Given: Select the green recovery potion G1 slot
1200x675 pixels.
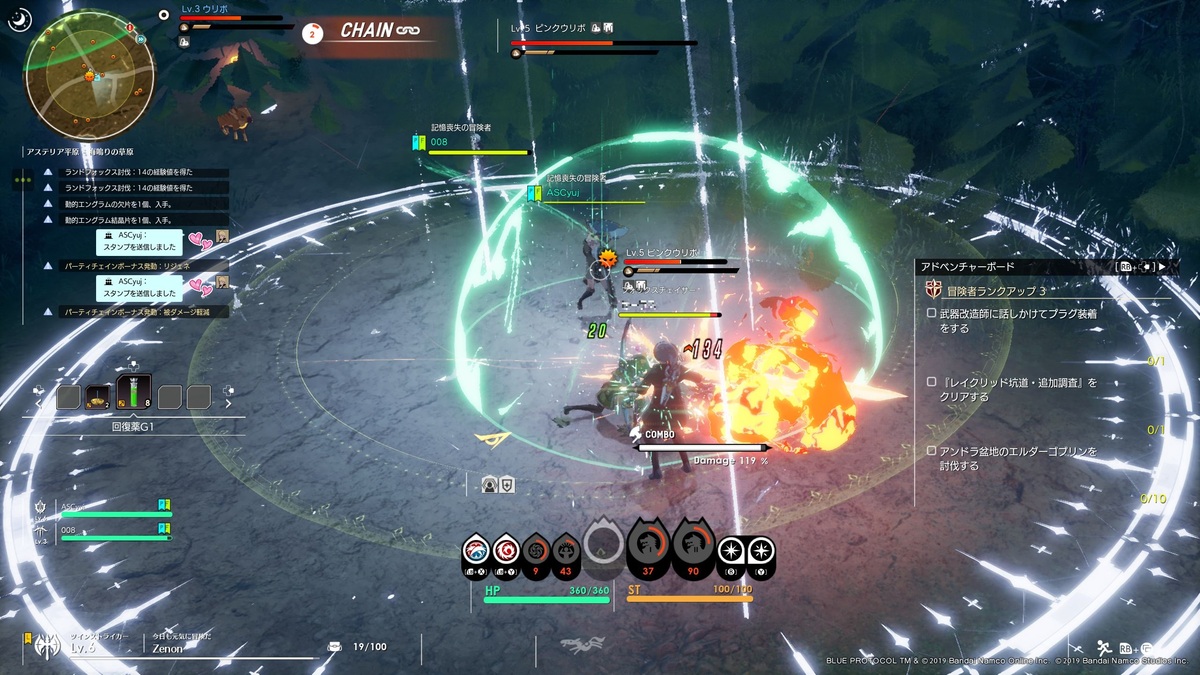Looking at the screenshot, I should point(133,395).
